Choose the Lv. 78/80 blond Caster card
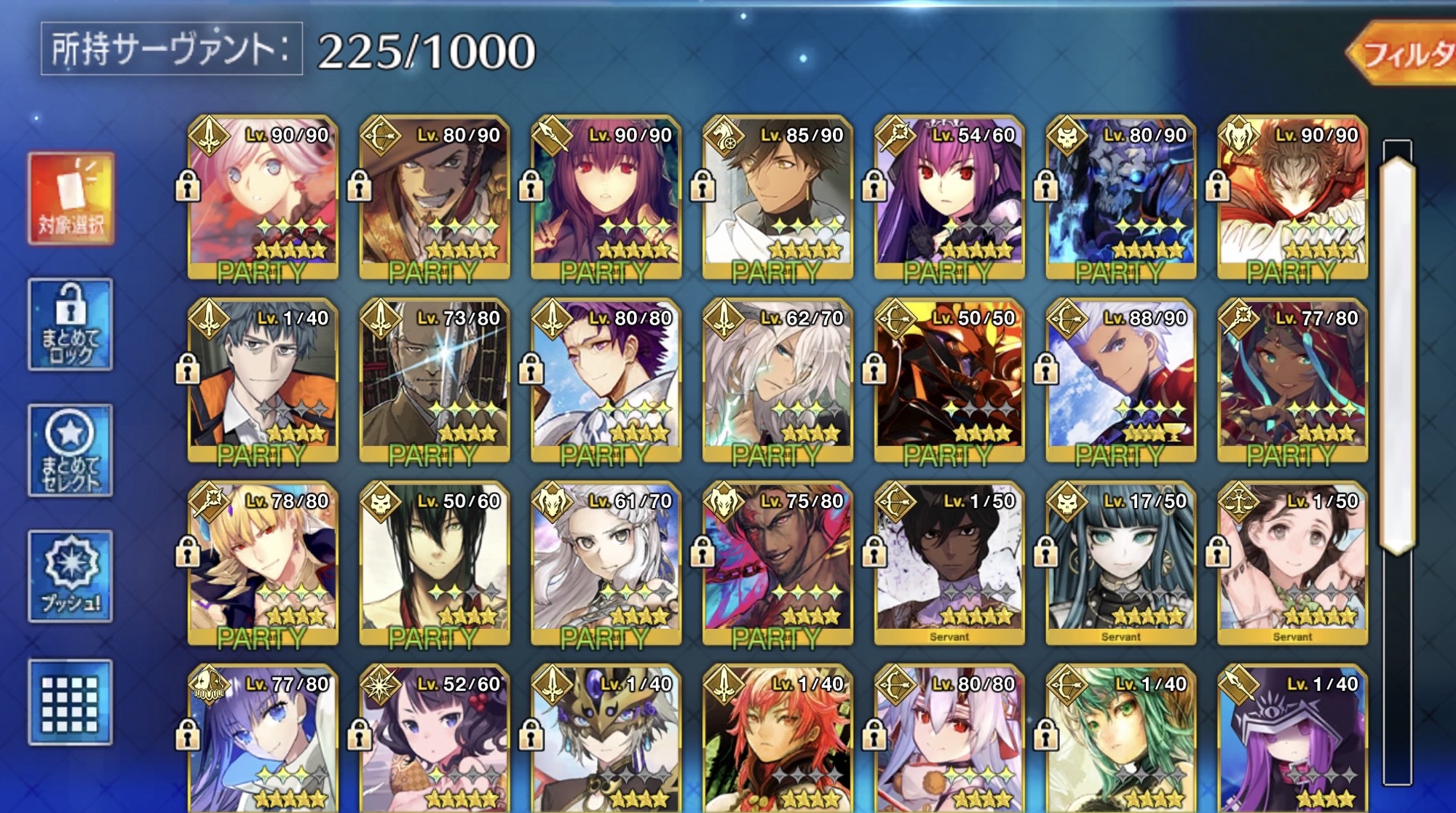Screen dimensions: 1456x813 (x=263, y=563)
